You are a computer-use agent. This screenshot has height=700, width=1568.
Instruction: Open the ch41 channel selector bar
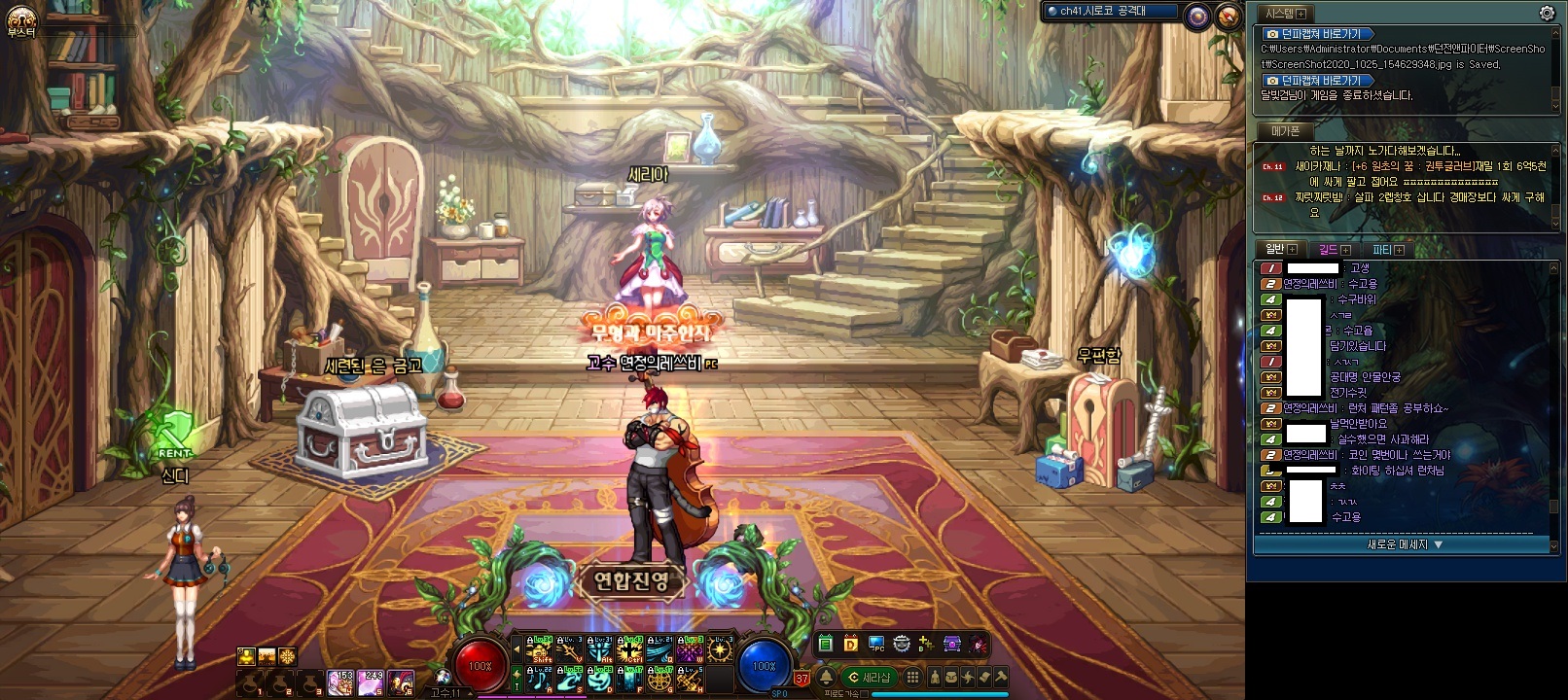coord(1109,12)
